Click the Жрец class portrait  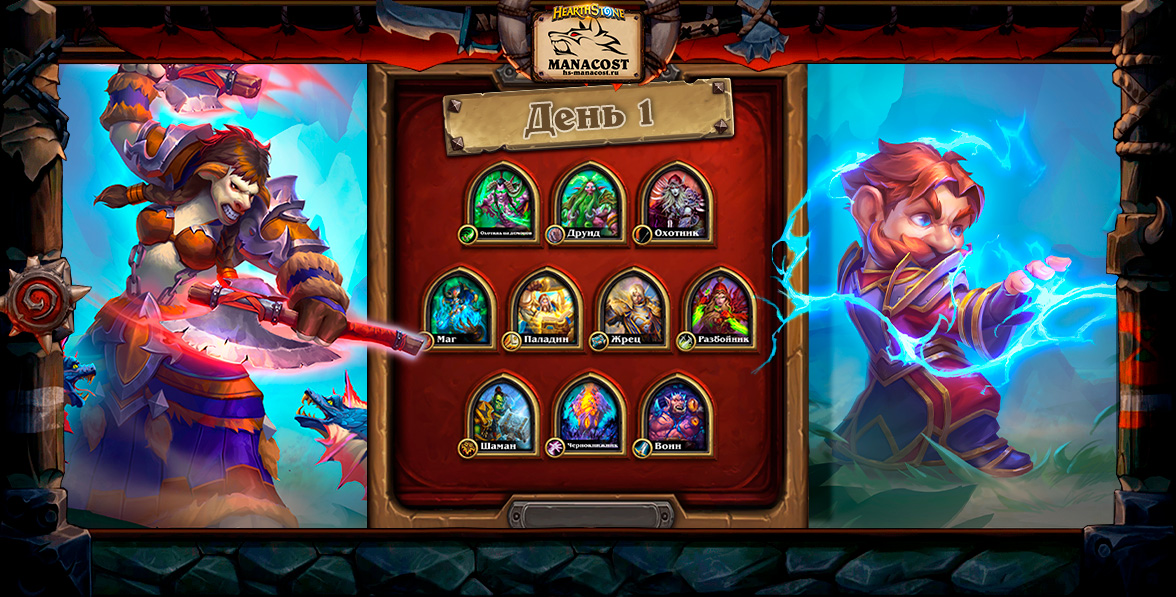633,306
